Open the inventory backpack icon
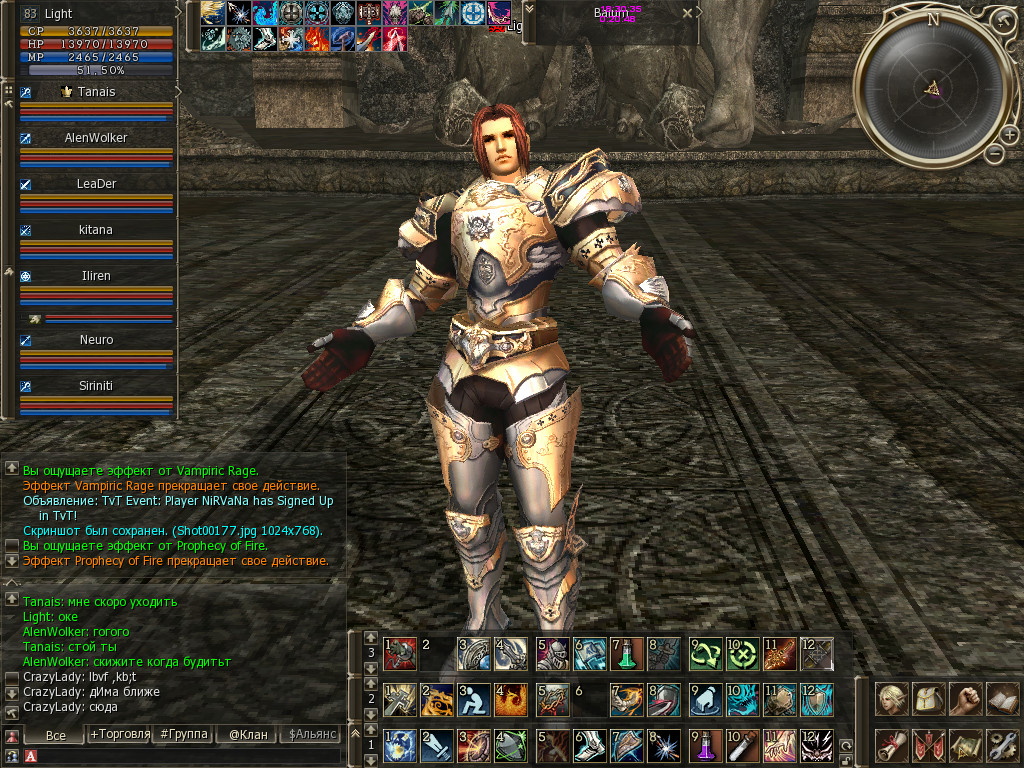Screen dimensions: 1024x768 click(929, 698)
